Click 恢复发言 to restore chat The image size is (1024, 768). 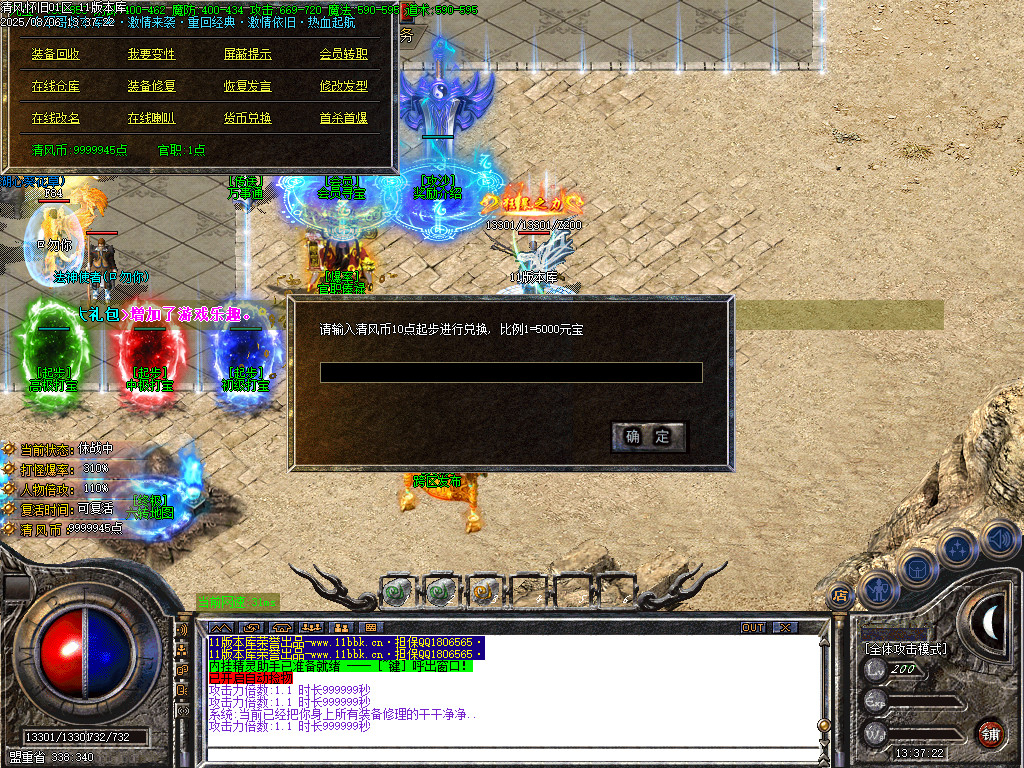pyautogui.click(x=247, y=87)
